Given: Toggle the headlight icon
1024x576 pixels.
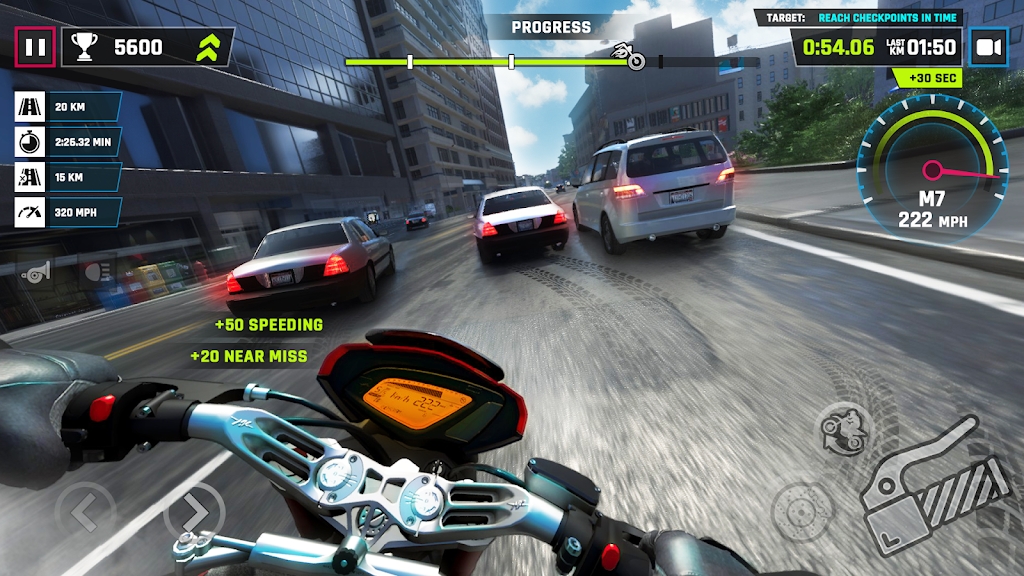Looking at the screenshot, I should click(97, 270).
